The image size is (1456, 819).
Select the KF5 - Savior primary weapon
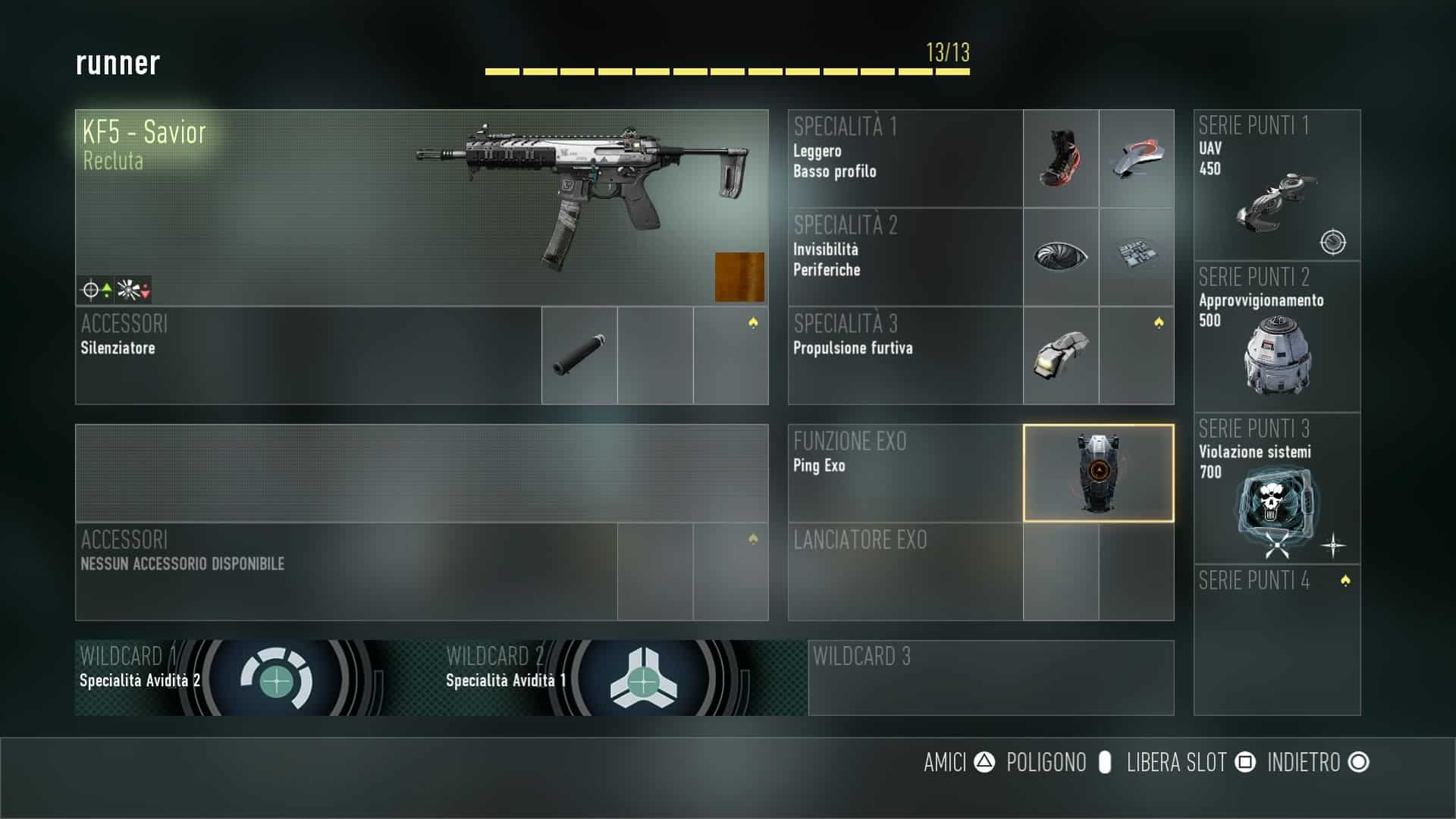pos(421,207)
